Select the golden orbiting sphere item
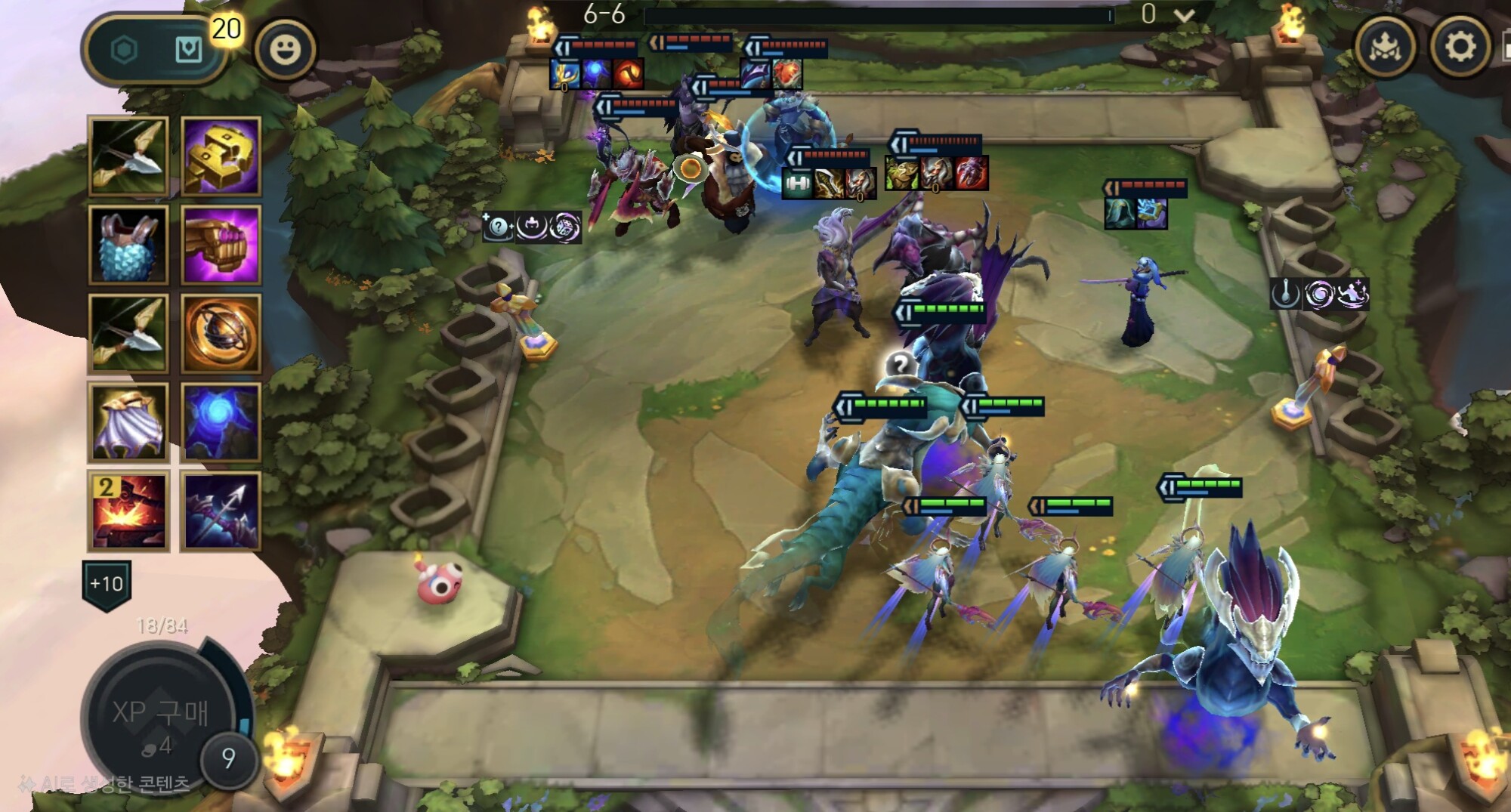The image size is (1511, 812). click(x=221, y=333)
